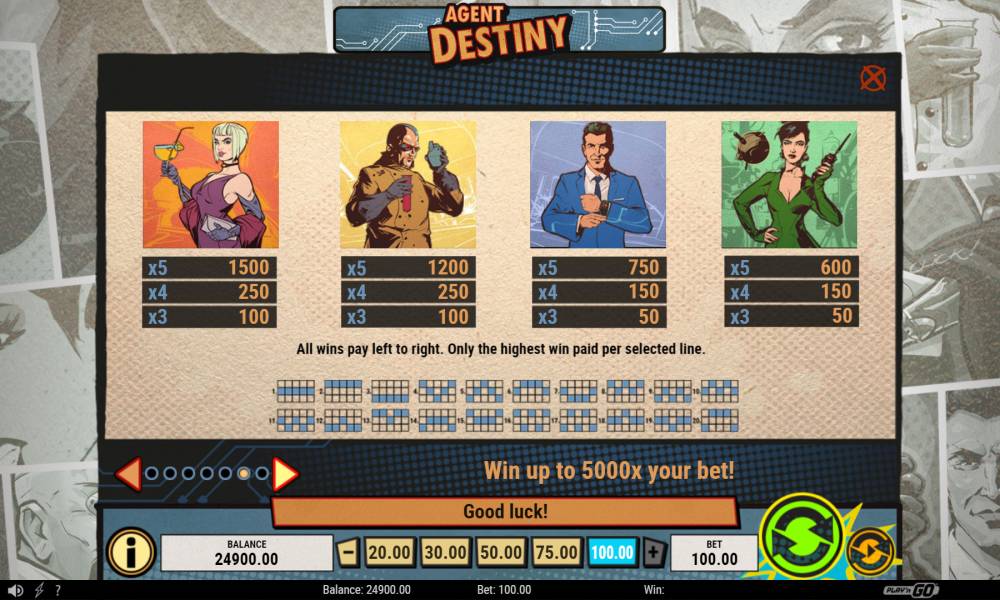This screenshot has height=600, width=1000.
Task: Select the highlighted 100.00 bet amount
Action: (612, 552)
